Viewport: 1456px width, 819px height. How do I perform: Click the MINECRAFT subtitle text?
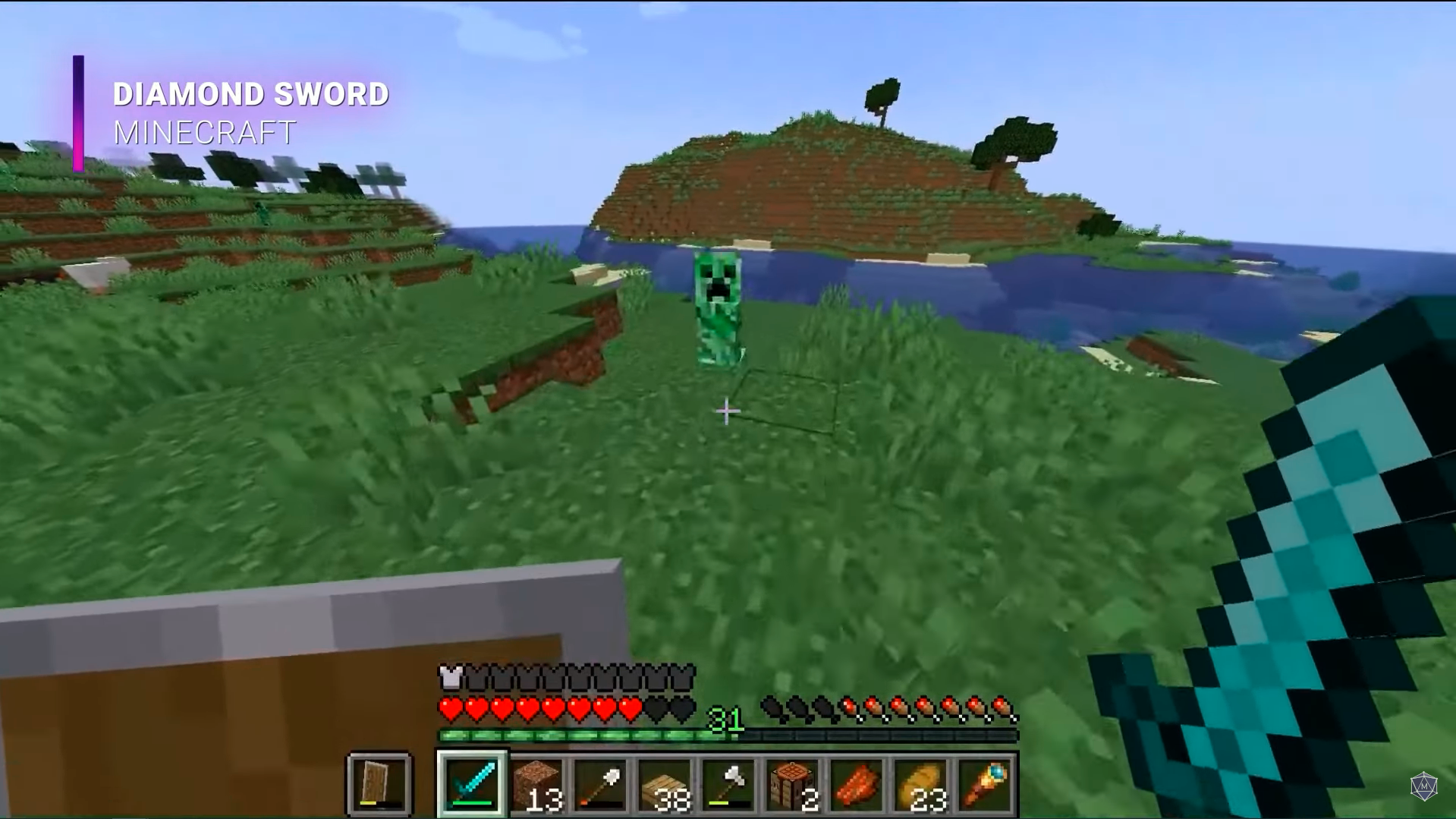(x=203, y=134)
